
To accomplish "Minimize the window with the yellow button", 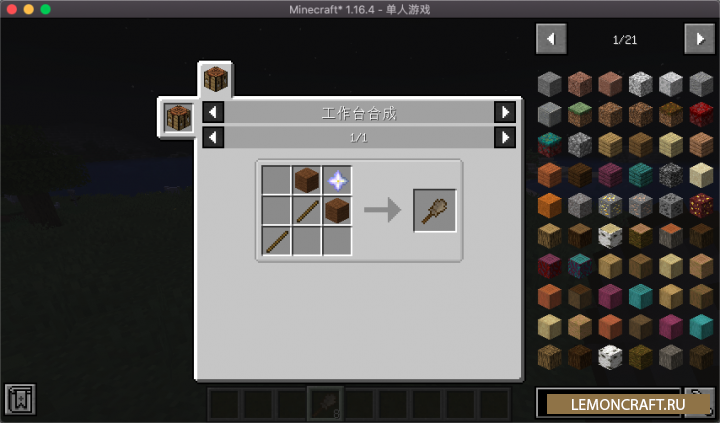I will (28, 9).
